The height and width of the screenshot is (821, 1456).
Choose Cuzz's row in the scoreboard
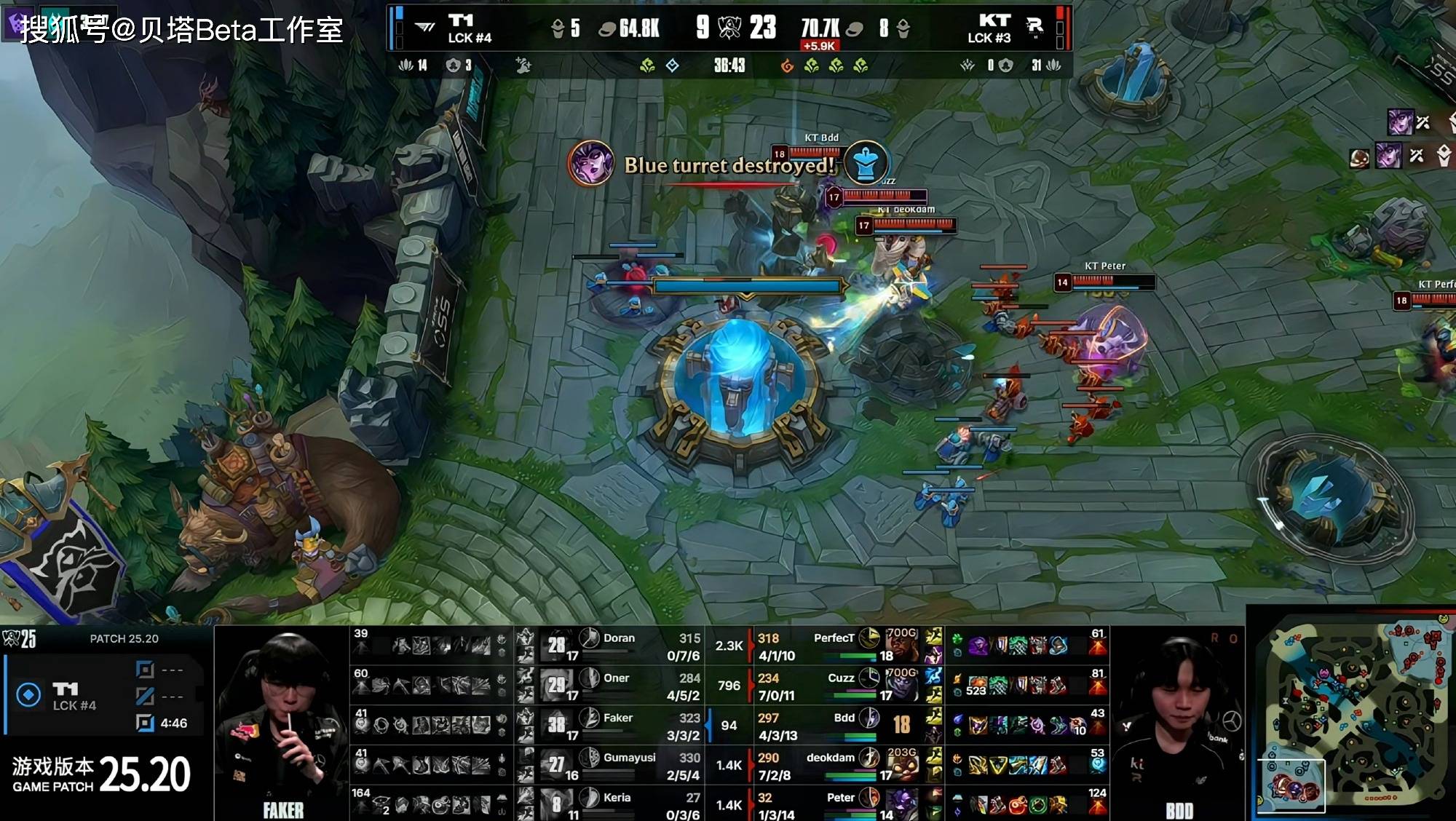pos(837,686)
